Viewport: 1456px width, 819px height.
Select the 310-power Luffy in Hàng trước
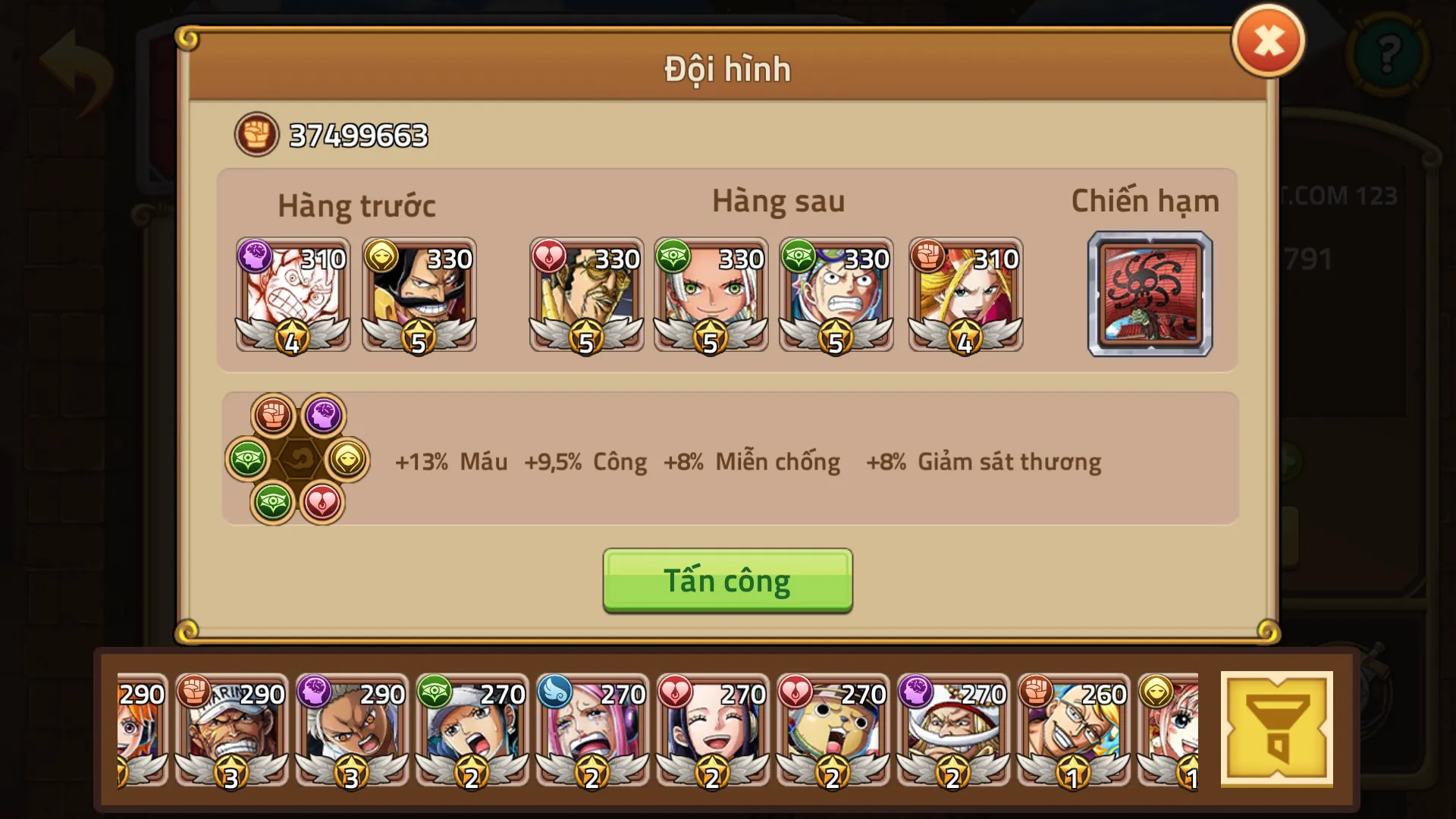point(293,296)
